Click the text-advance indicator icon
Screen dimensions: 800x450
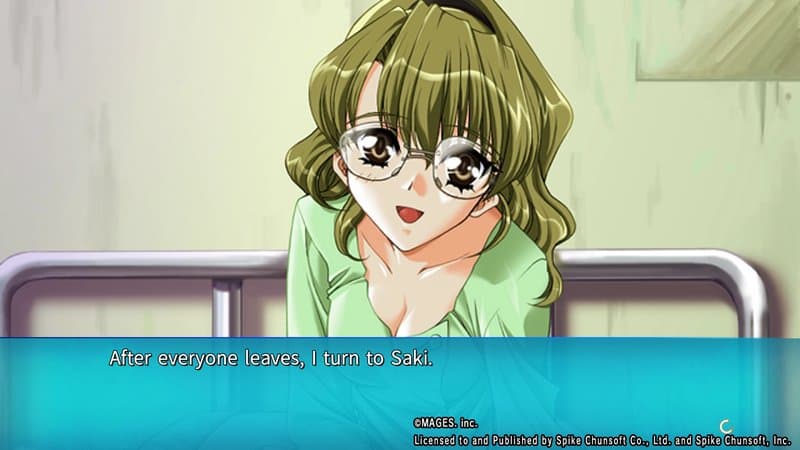pyautogui.click(x=725, y=425)
